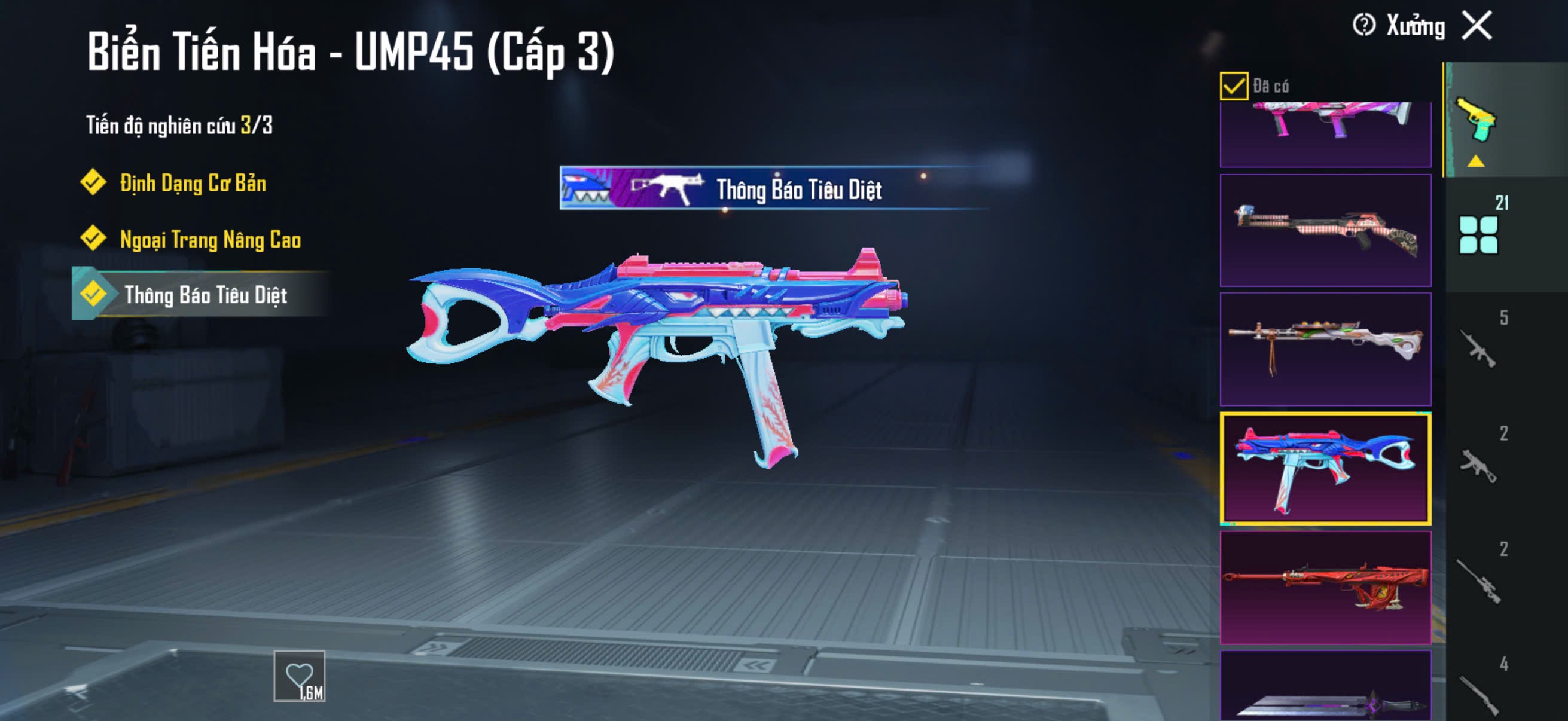Switch to the sniper rifle category tab
Viewport: 1568px width, 721px height.
[x=1479, y=581]
